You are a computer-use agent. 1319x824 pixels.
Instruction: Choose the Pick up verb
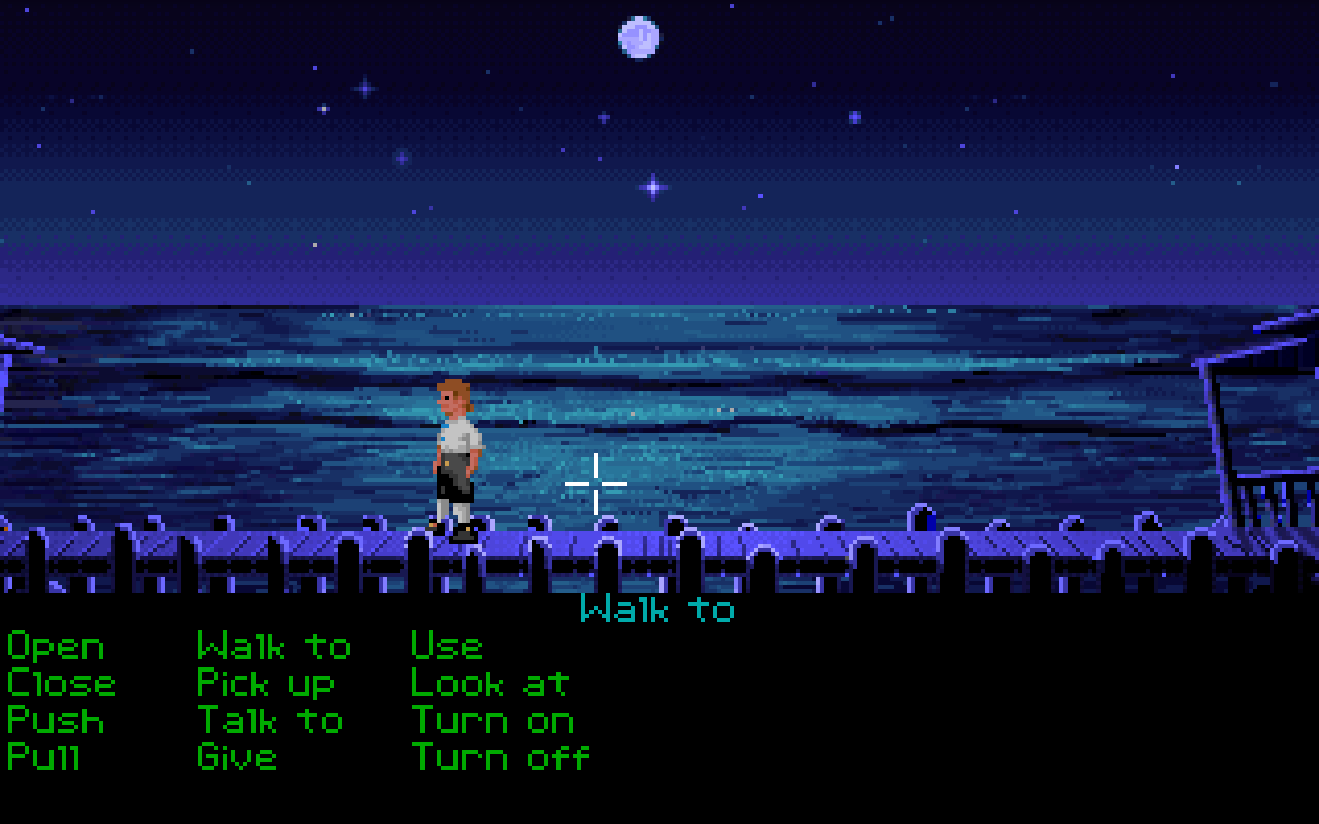(265, 683)
